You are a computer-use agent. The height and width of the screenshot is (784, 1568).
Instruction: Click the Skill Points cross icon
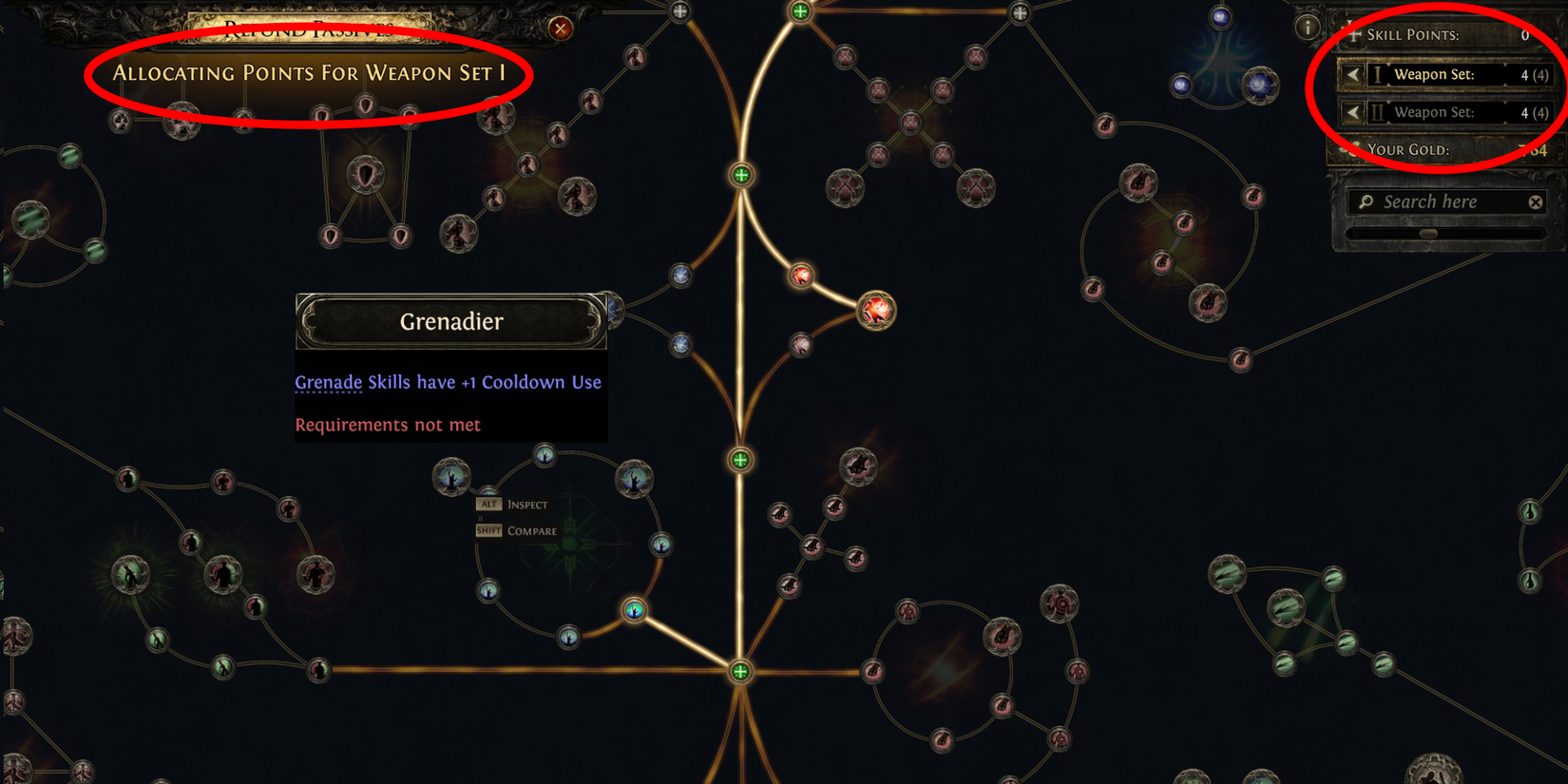point(1356,34)
